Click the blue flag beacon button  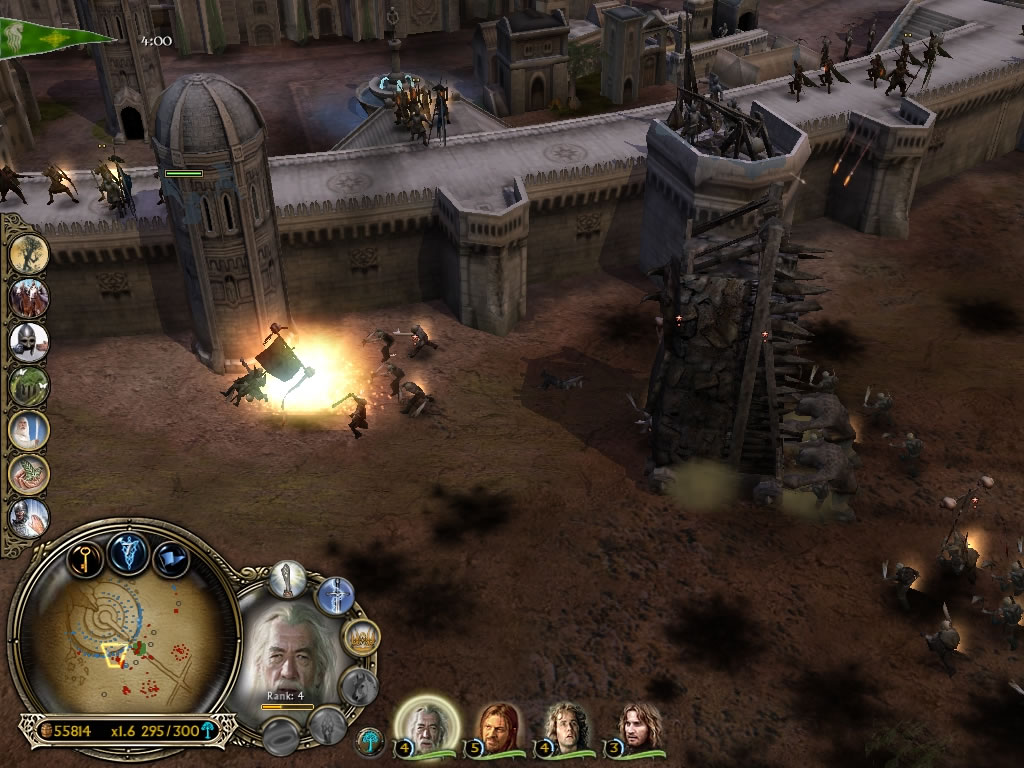tap(171, 556)
